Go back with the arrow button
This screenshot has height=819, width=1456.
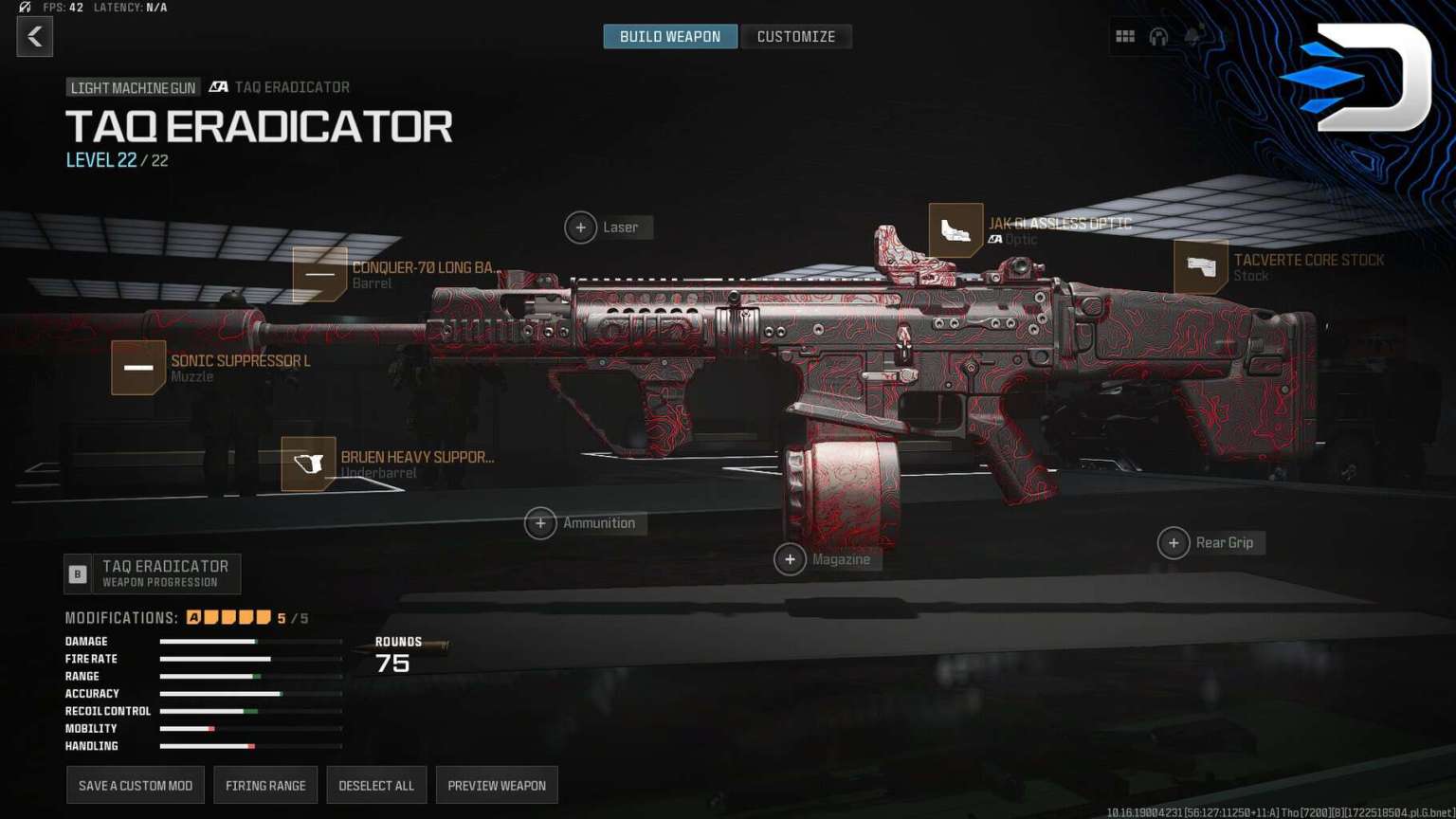point(35,37)
